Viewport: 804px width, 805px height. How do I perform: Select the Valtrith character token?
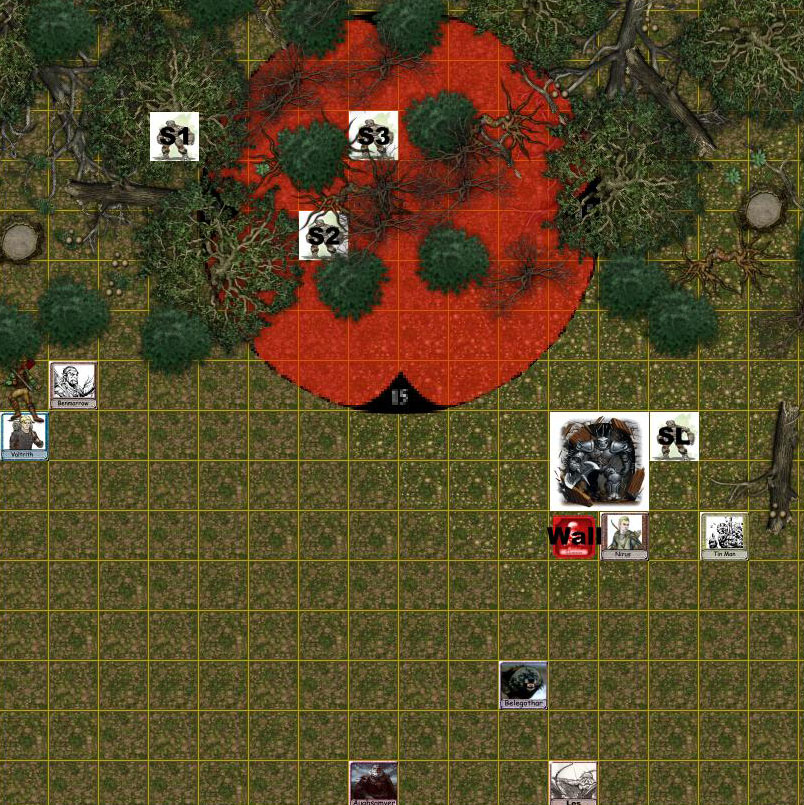click(x=24, y=436)
